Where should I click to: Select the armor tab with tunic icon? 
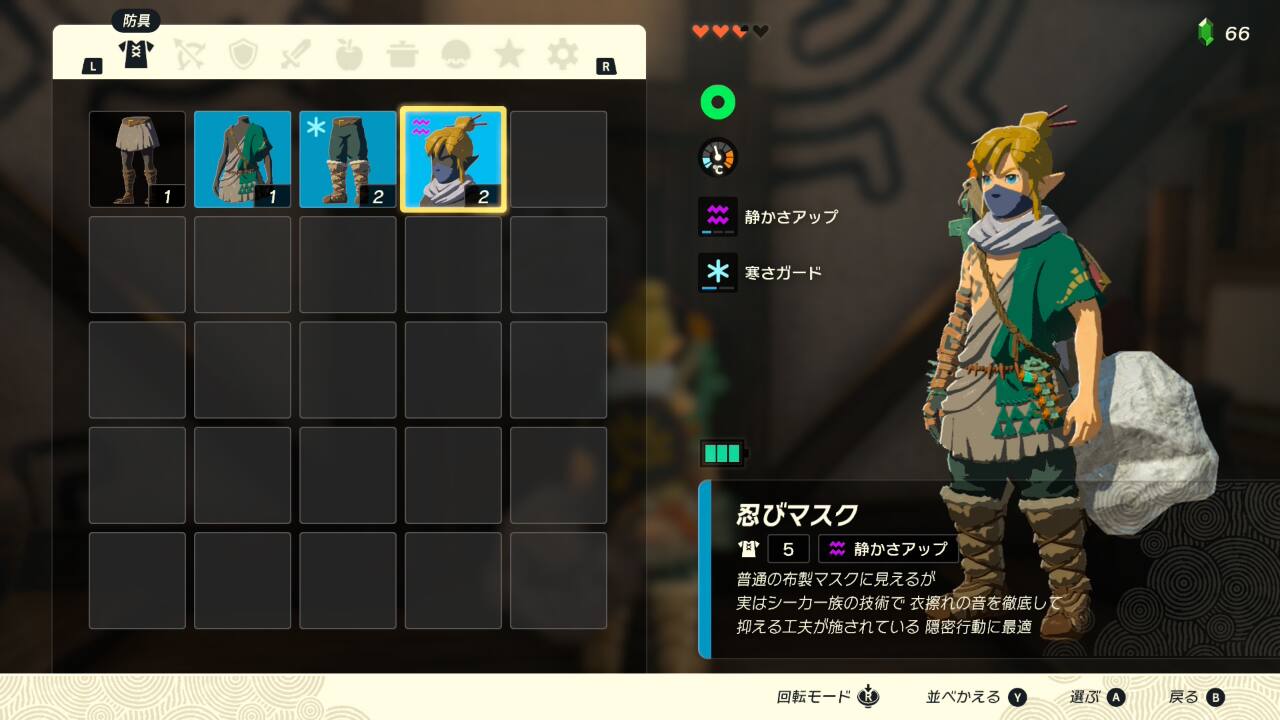[135, 54]
